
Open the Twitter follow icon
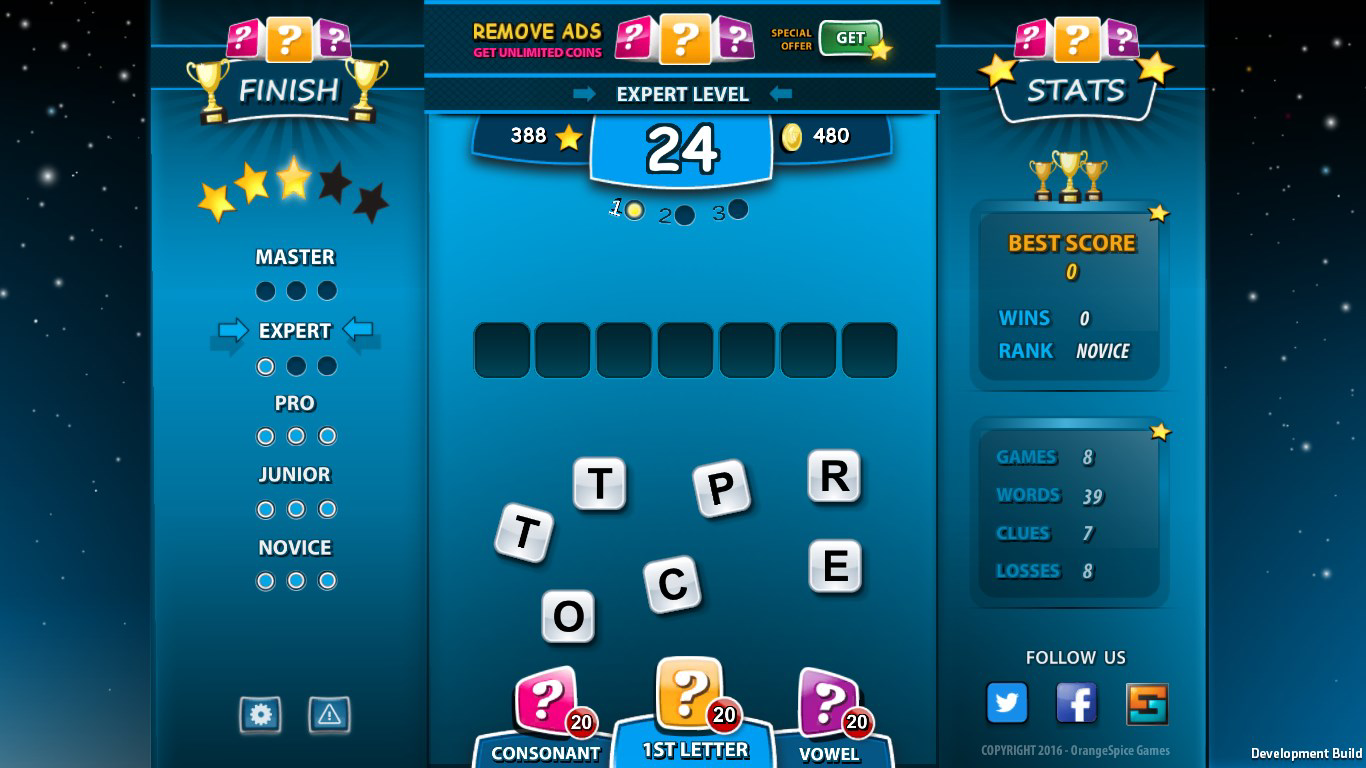pos(1007,703)
